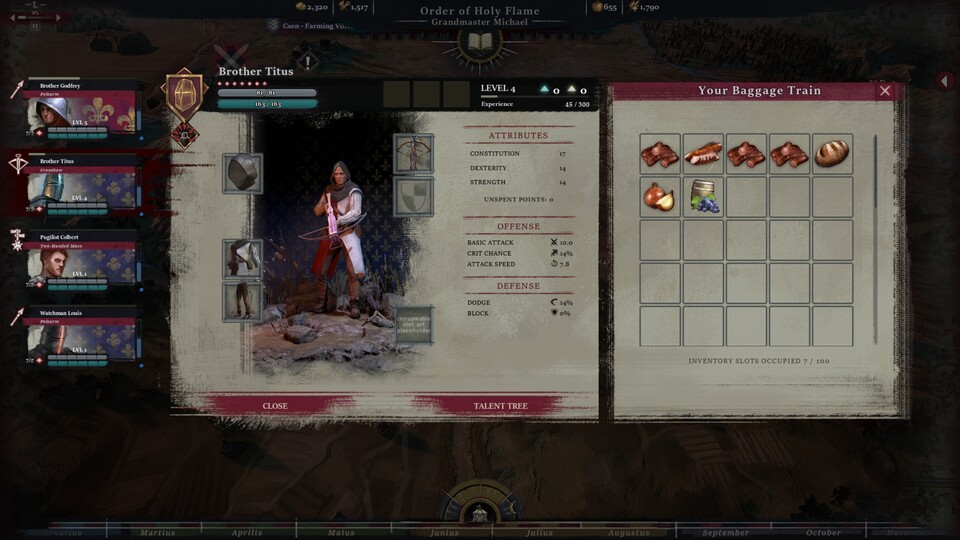Click the consumable slot placeholder

point(413,326)
